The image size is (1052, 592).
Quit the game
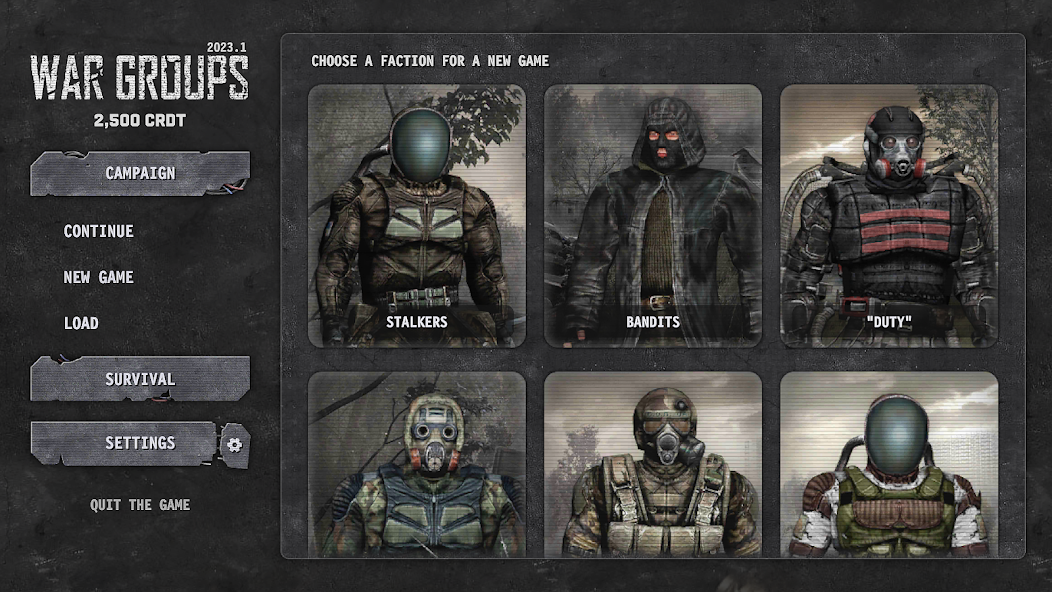[140, 505]
